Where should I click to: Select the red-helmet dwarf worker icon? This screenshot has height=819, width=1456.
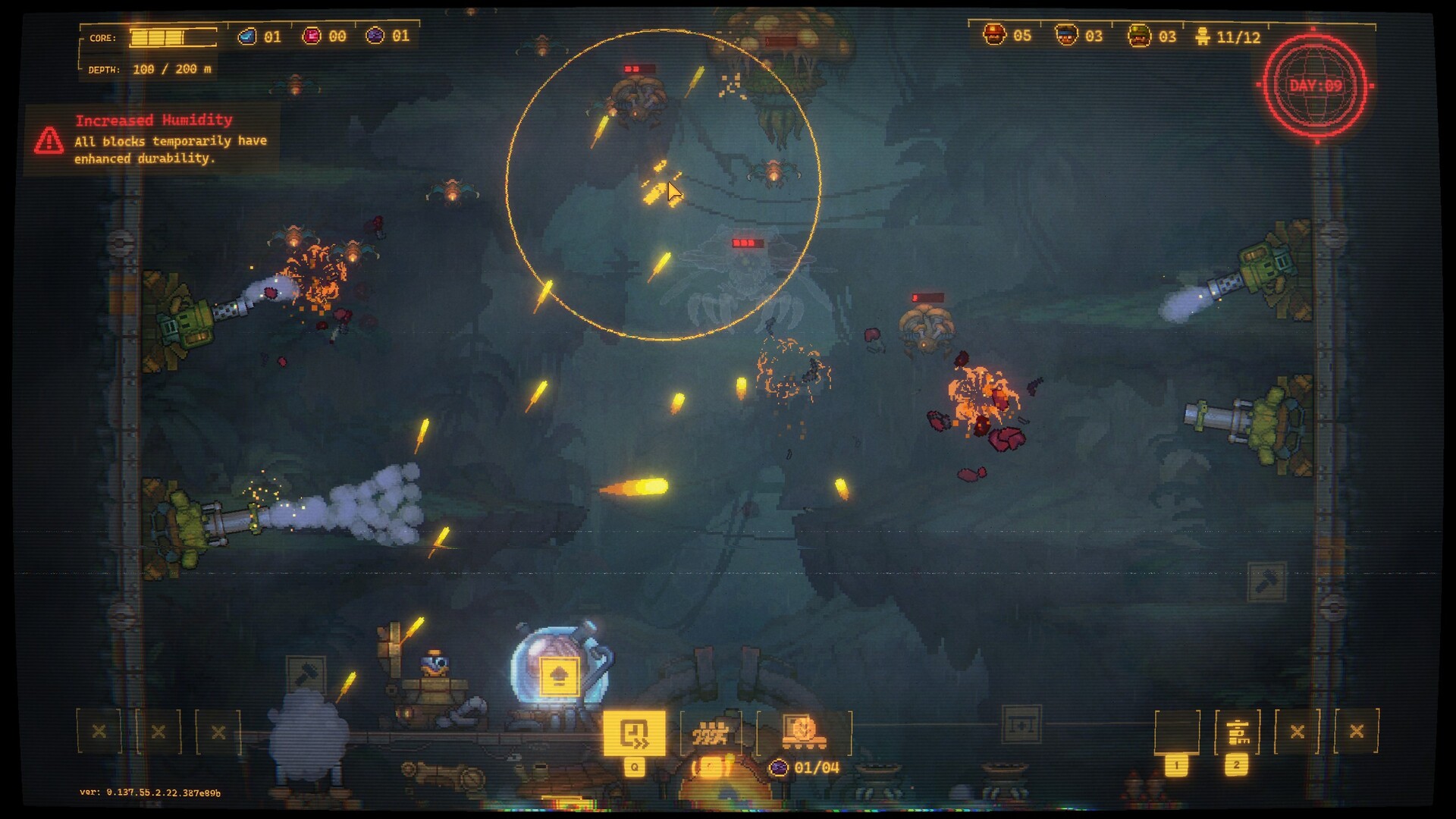[x=994, y=35]
